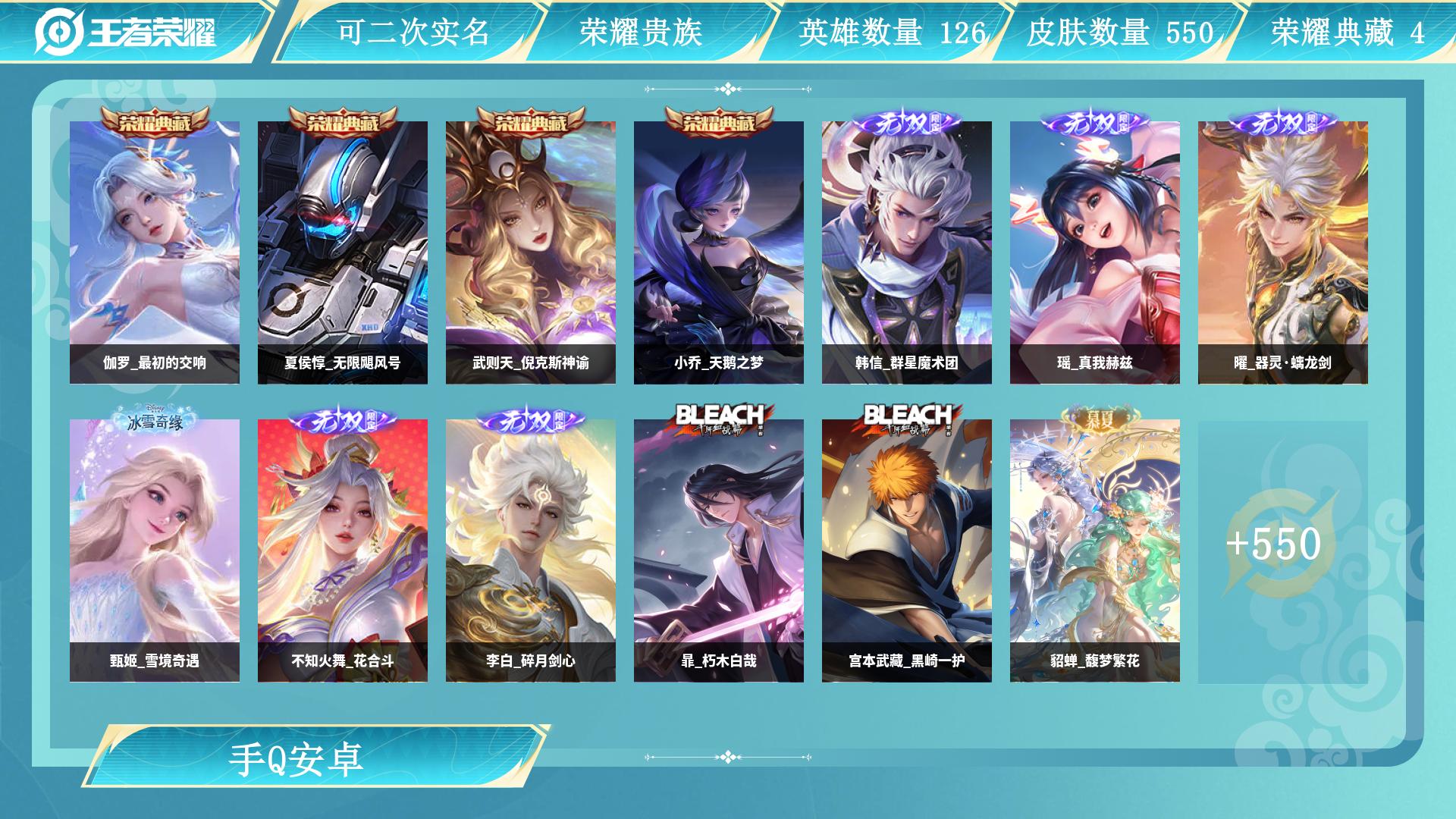Open the 瑶_真我赫兹 skin card

click(1095, 252)
